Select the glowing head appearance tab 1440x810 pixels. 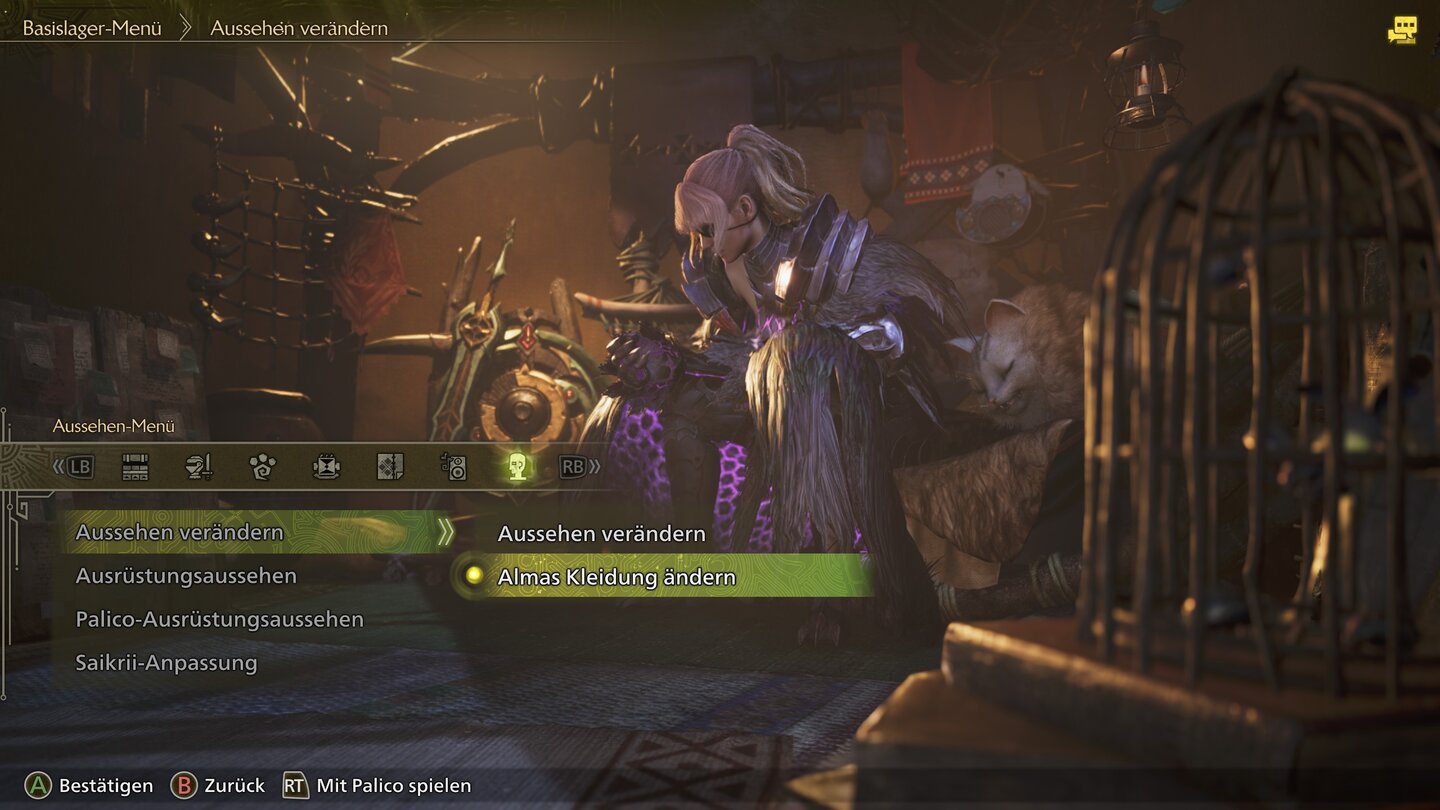(517, 467)
